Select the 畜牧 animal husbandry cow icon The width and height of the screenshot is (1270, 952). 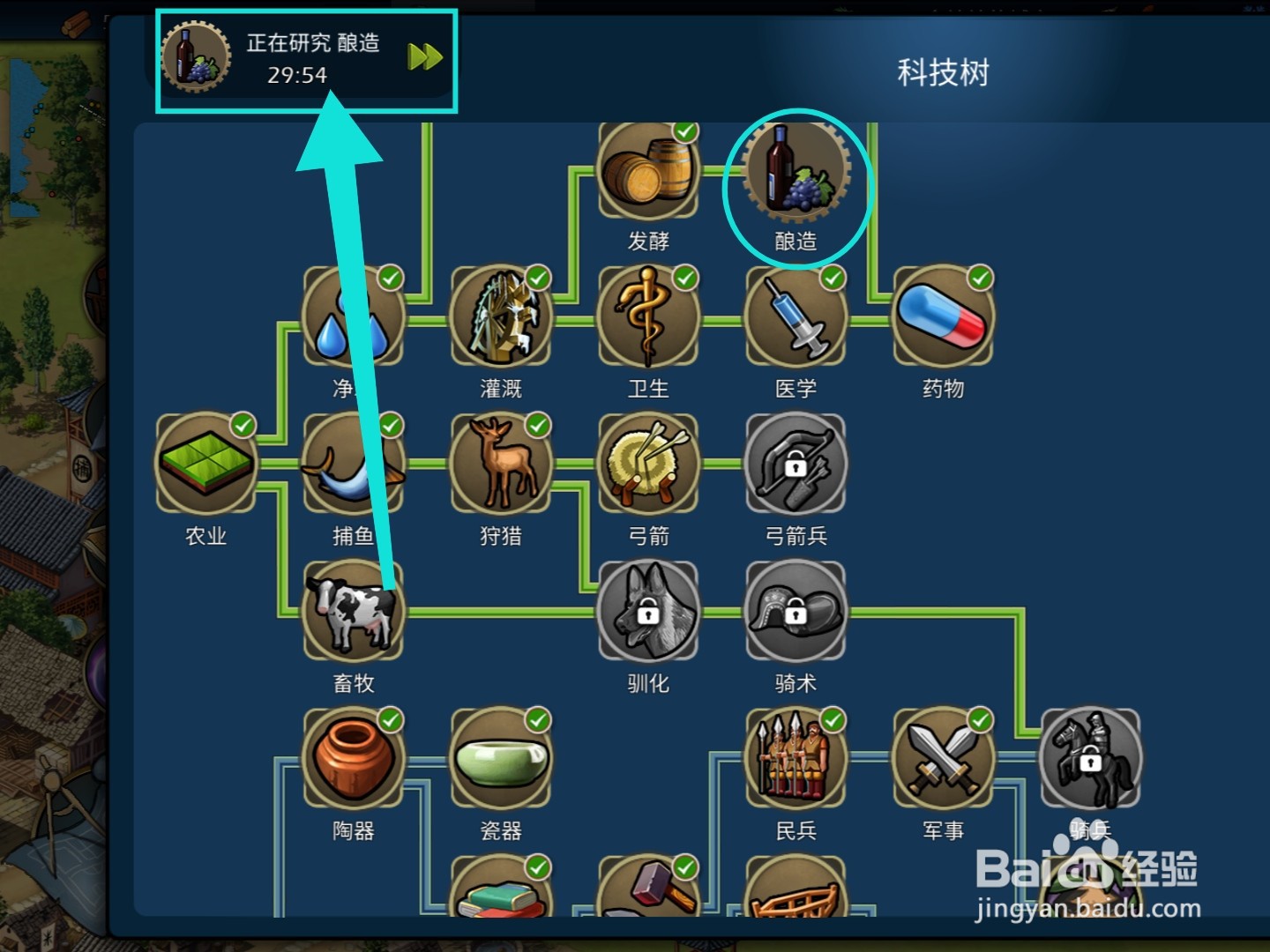click(x=353, y=613)
